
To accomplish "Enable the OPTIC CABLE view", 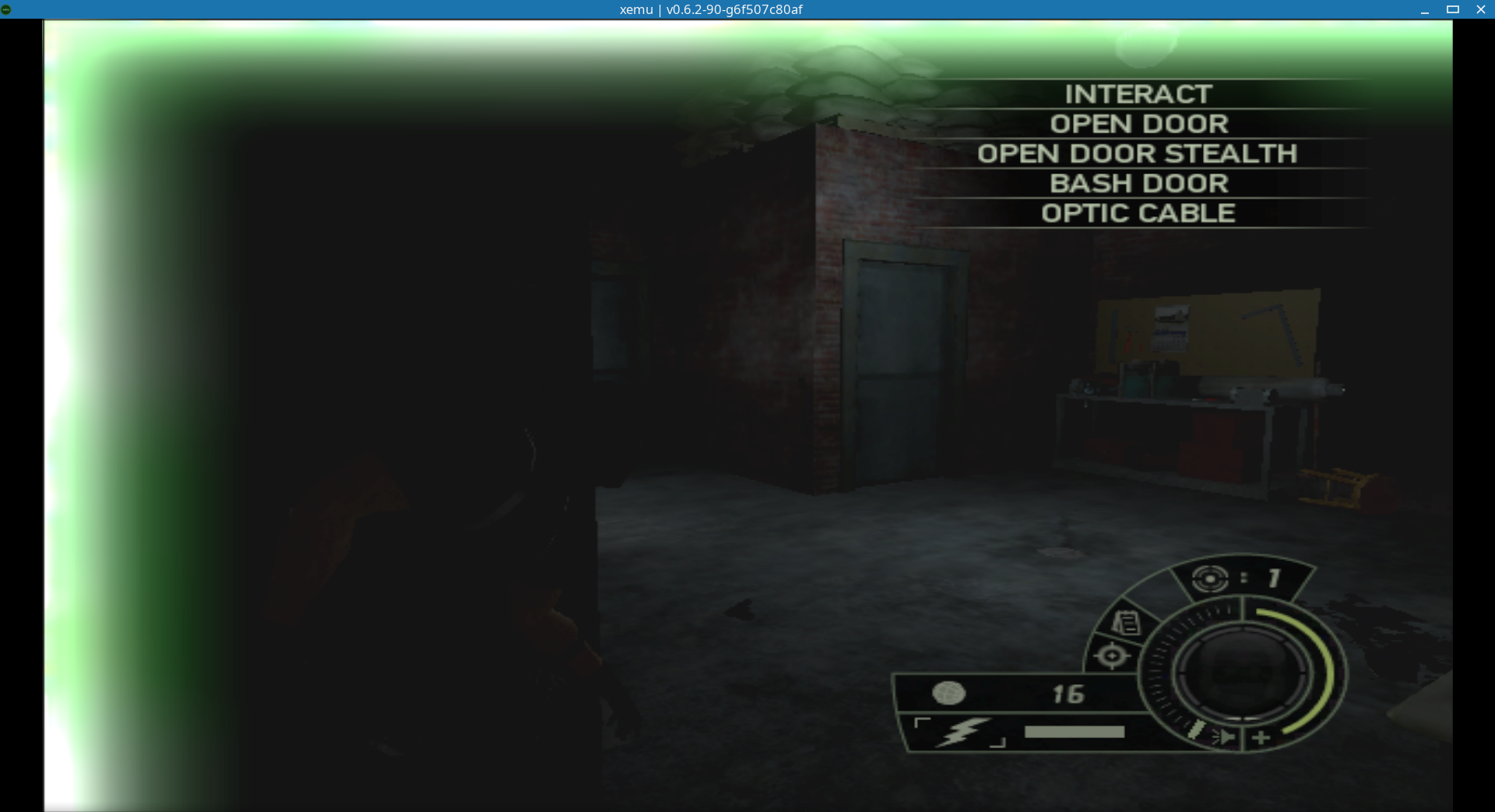I will 1137,212.
